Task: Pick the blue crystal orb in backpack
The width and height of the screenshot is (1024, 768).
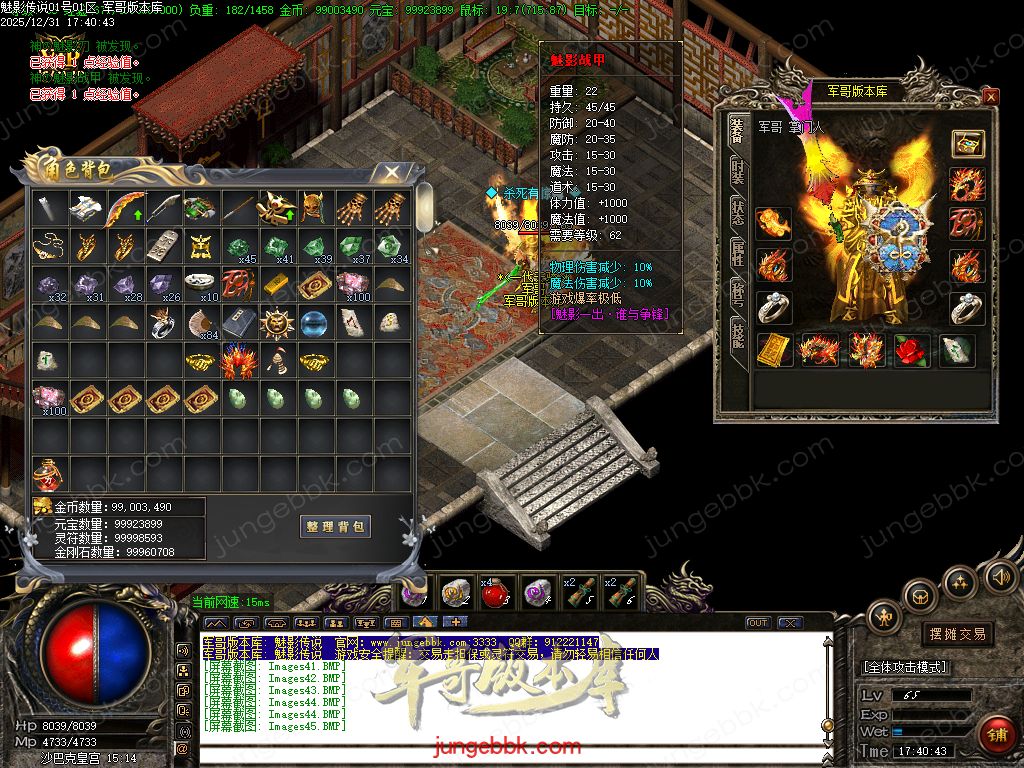Action: 314,324
